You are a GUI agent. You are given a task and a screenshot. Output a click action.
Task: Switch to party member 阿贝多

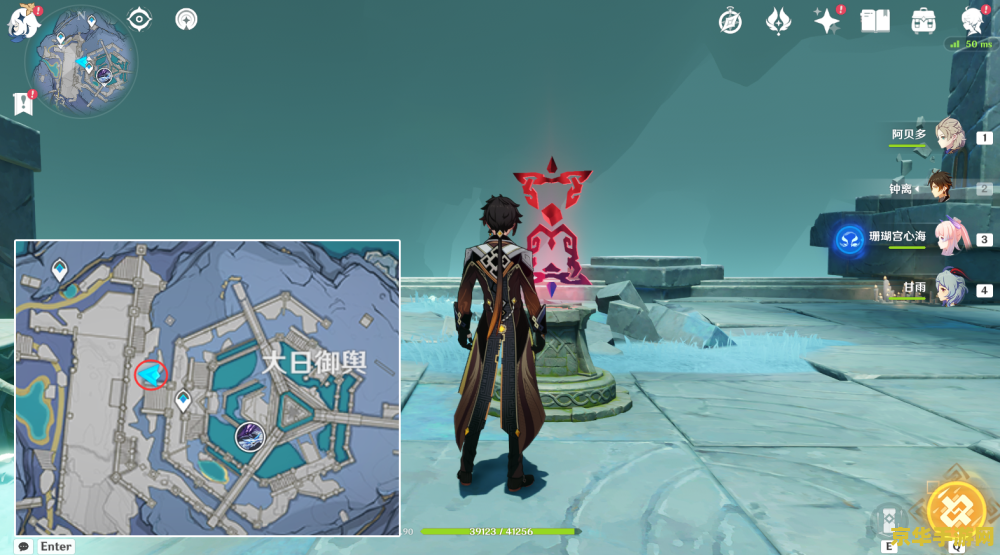951,136
